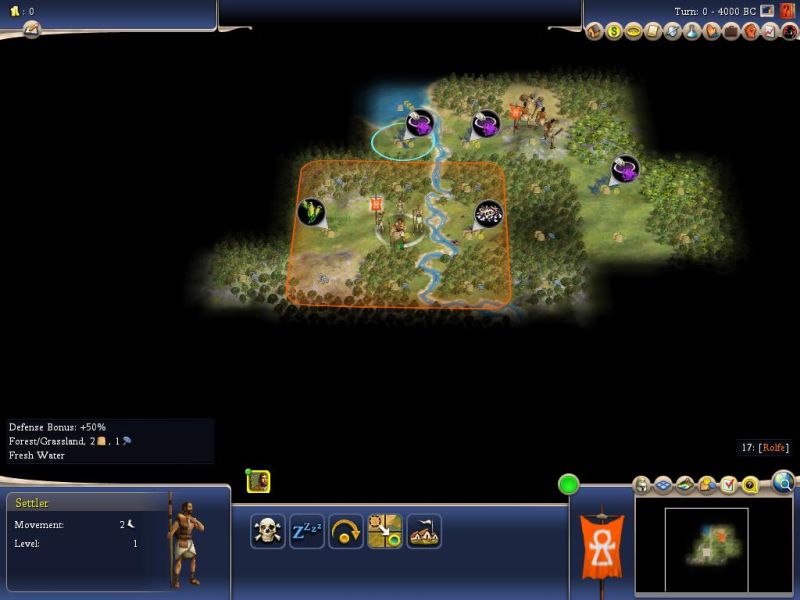
Task: Select the Rolfe entry on the scoreboard
Action: point(772,448)
